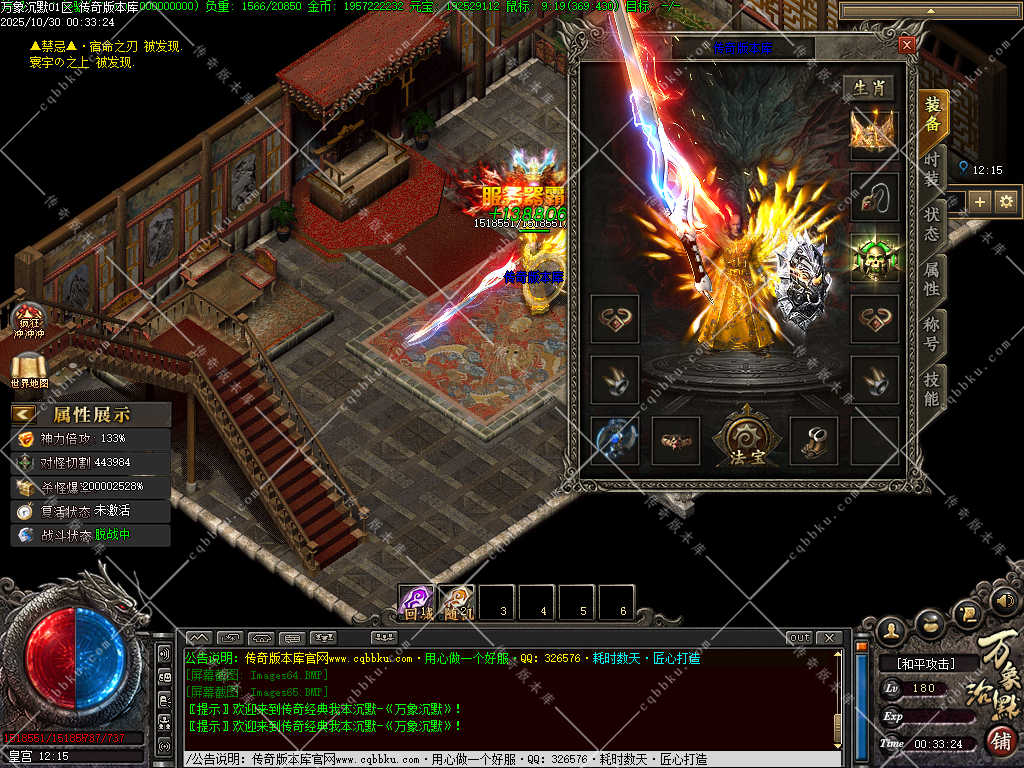Screen dimensions: 1024x768
Task: Switch to the 时装 fashion tab
Action: coord(932,168)
